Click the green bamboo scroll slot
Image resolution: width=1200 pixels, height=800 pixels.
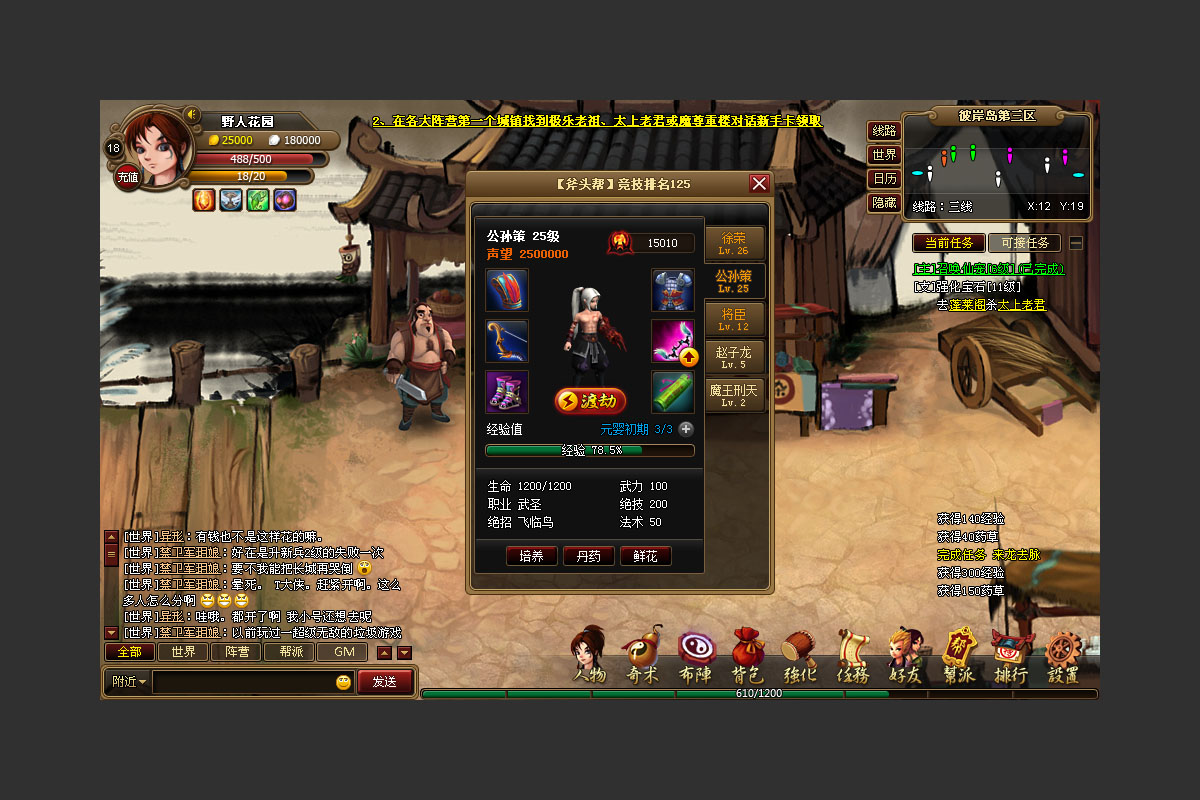click(673, 392)
